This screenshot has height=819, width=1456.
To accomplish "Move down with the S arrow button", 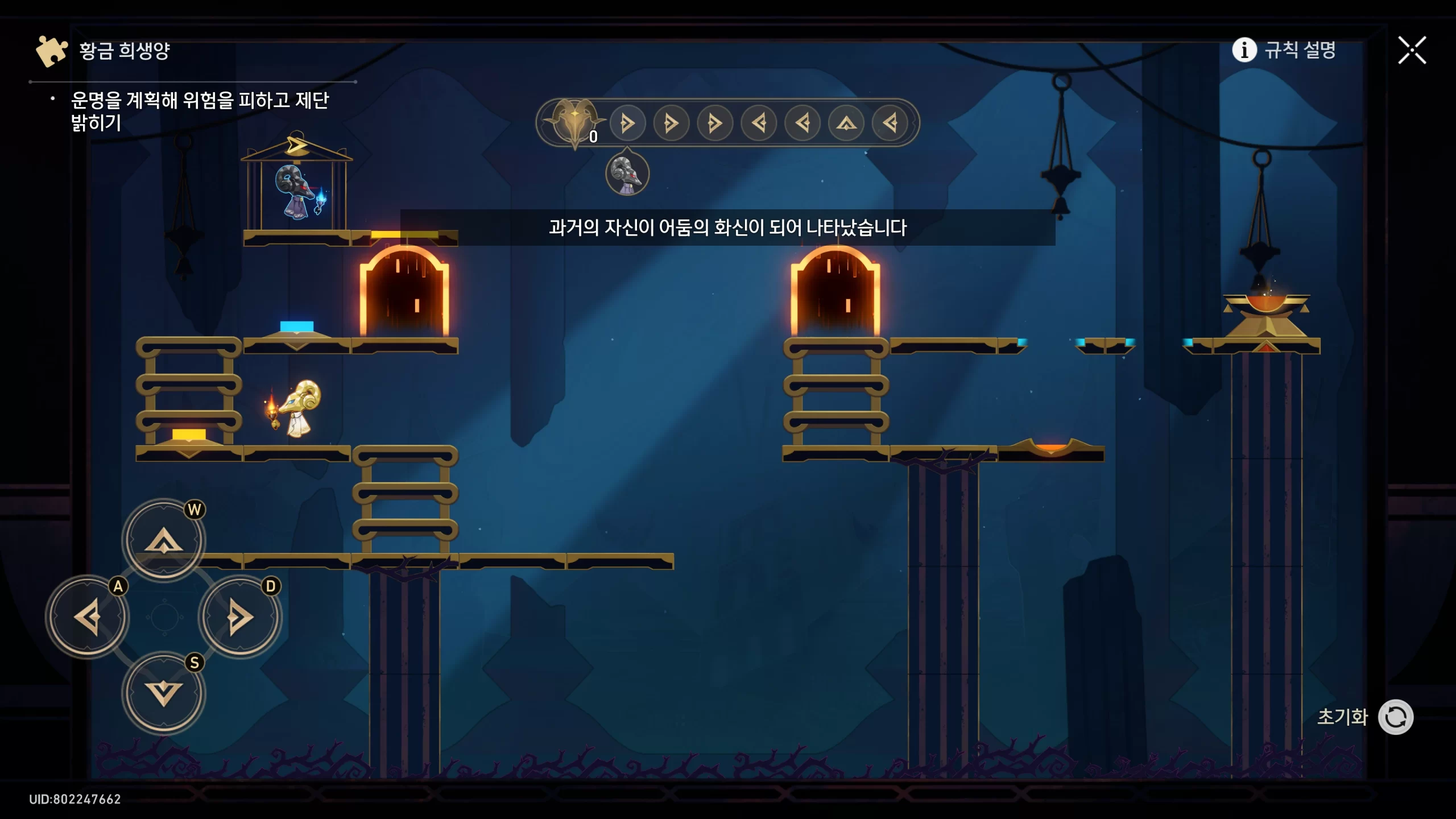I will (164, 693).
